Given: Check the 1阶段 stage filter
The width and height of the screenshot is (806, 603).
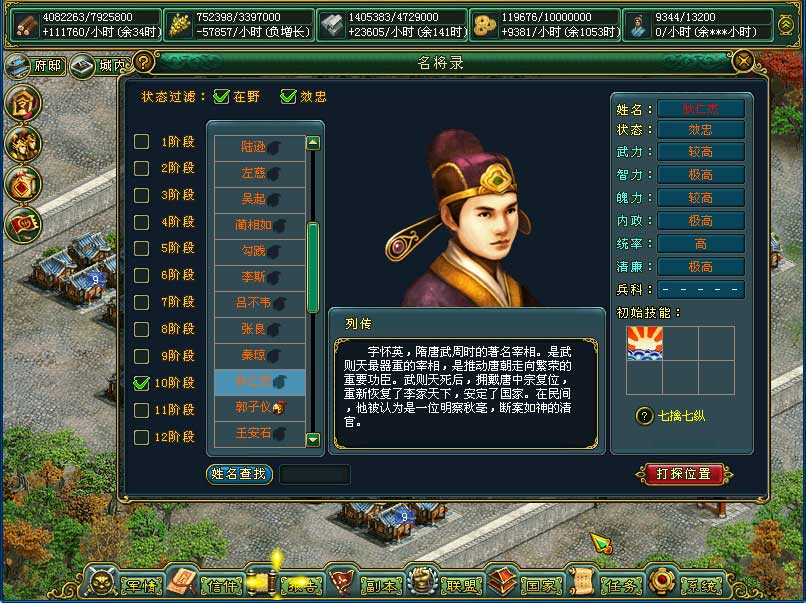Looking at the screenshot, I should coord(142,141).
